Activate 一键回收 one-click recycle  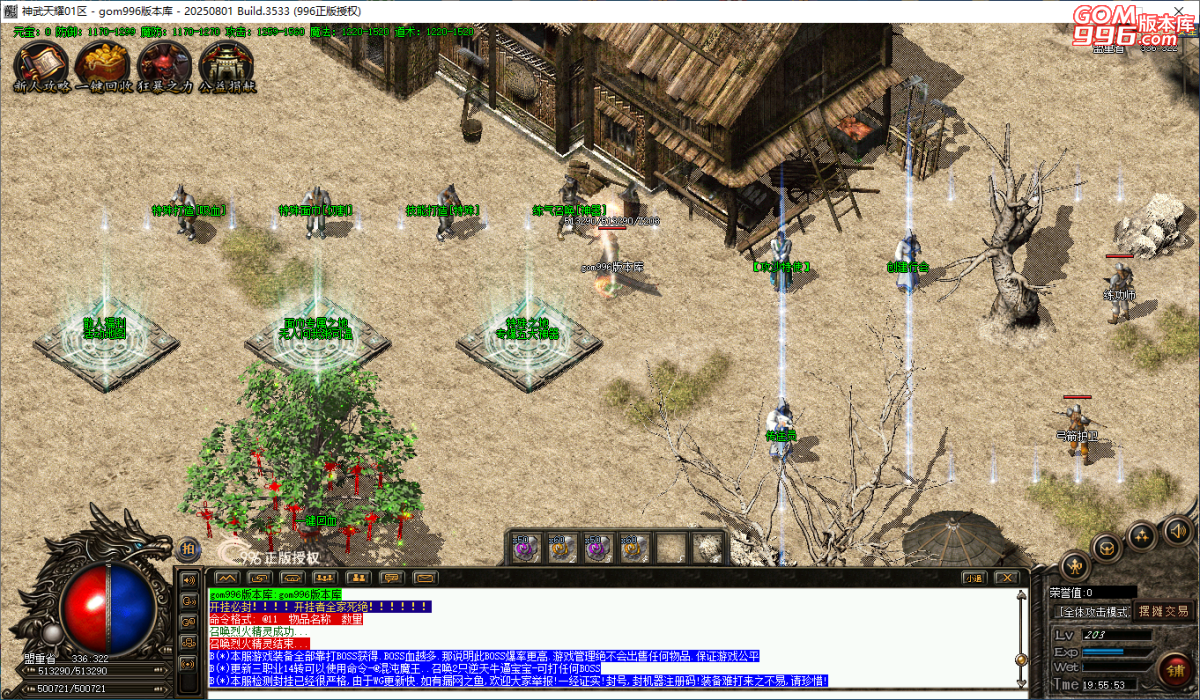(x=102, y=64)
